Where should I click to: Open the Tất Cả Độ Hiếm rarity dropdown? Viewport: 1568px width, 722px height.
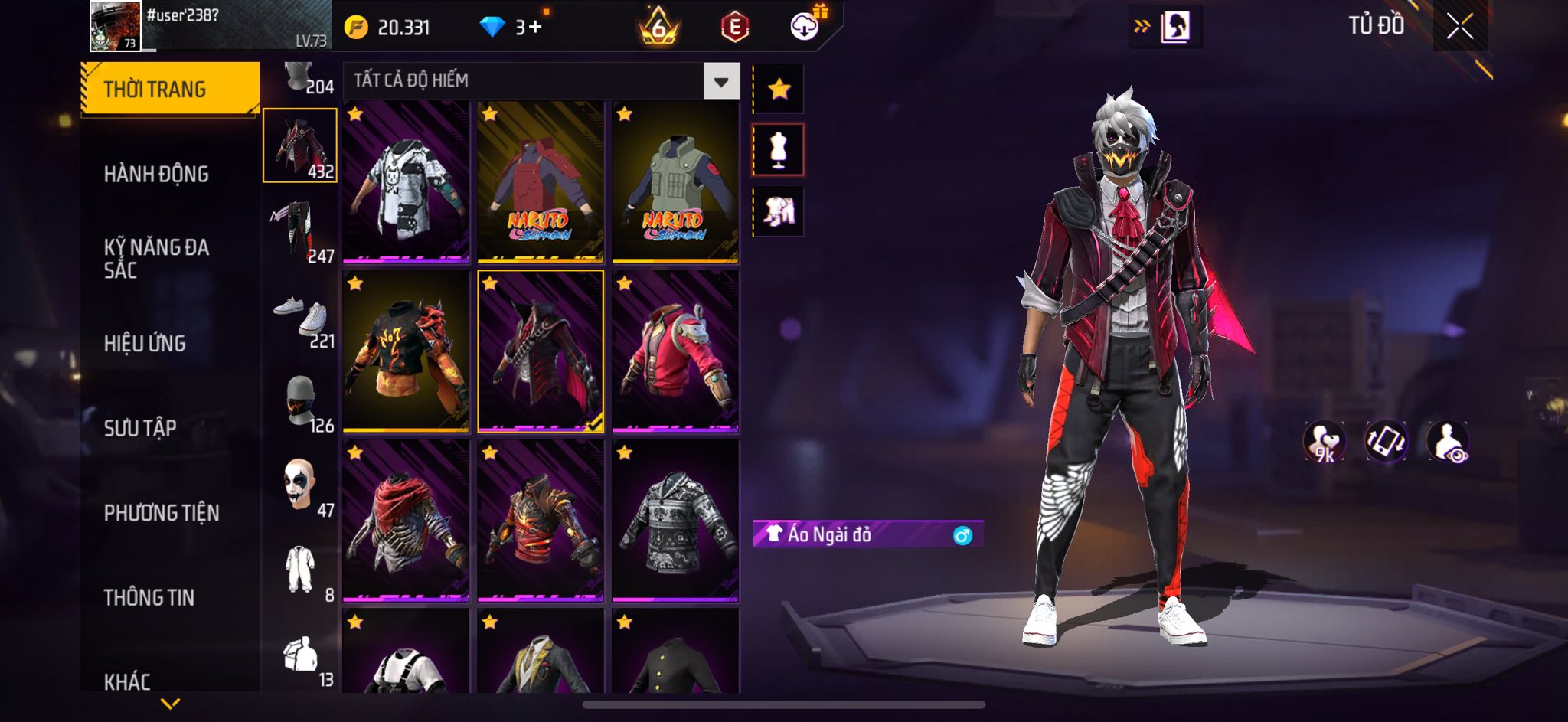click(720, 81)
